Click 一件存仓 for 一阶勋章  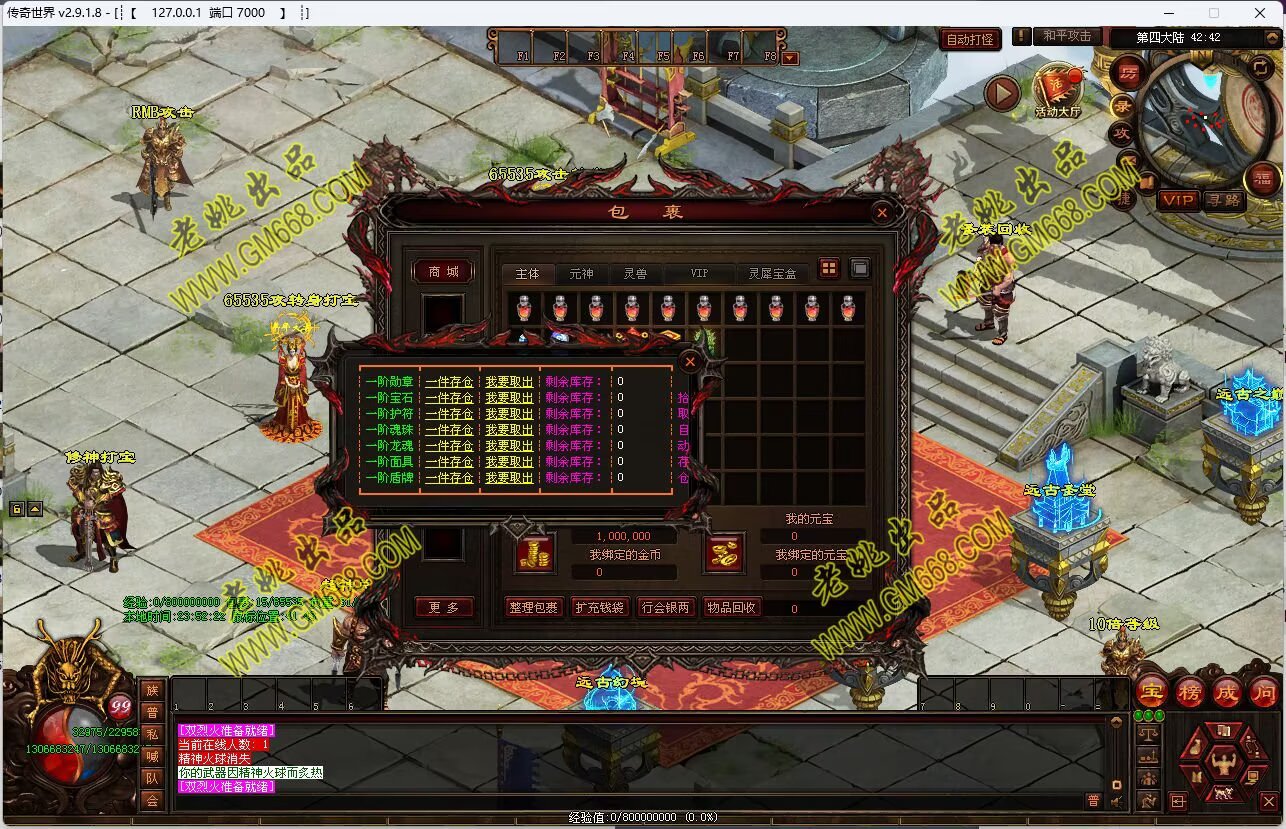[x=449, y=382]
